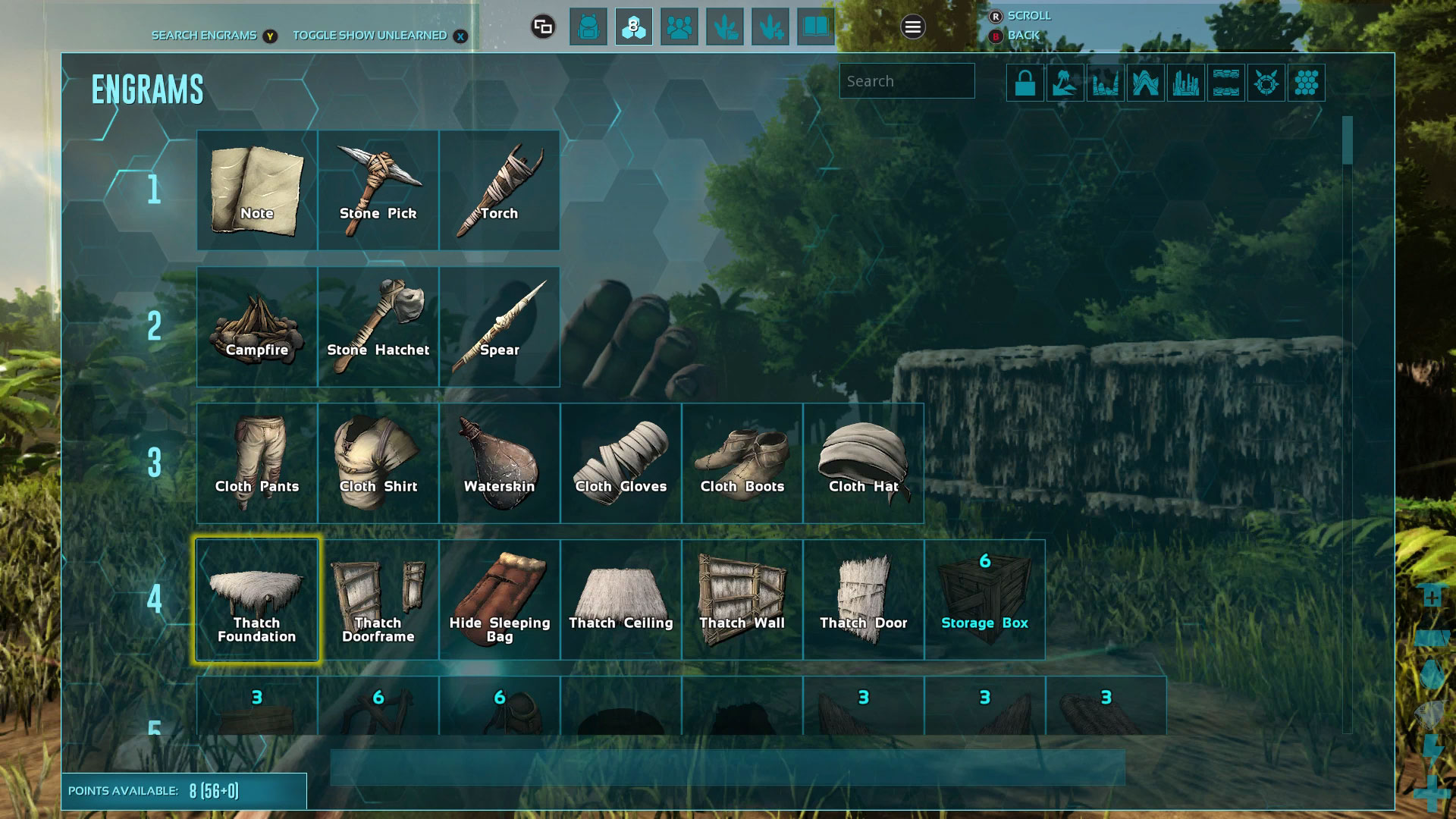Switch to the tribe members tab
Screen dimensions: 1456x819
coord(679,27)
